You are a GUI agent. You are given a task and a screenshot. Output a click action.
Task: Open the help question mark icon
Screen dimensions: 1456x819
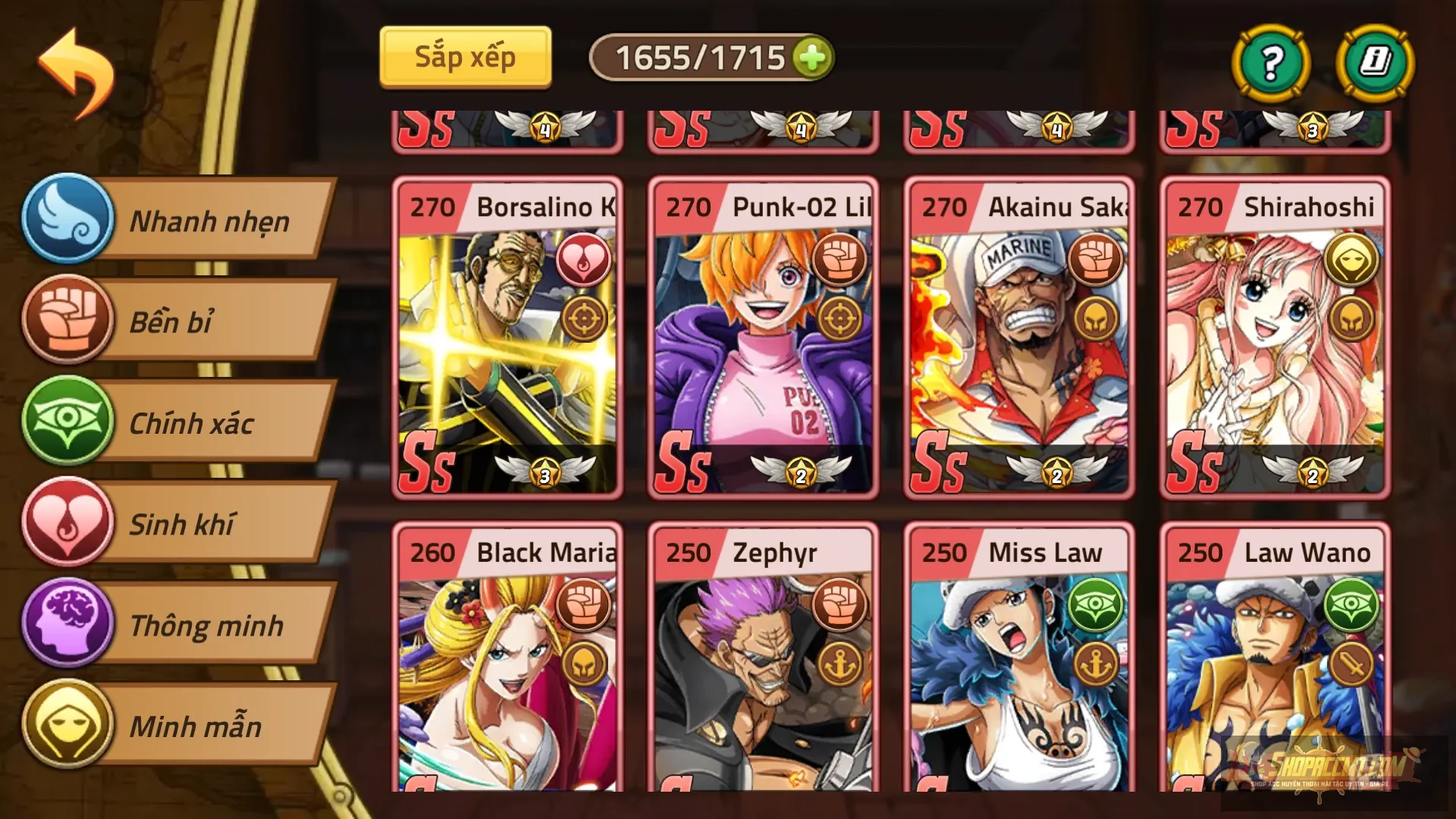point(1273,64)
